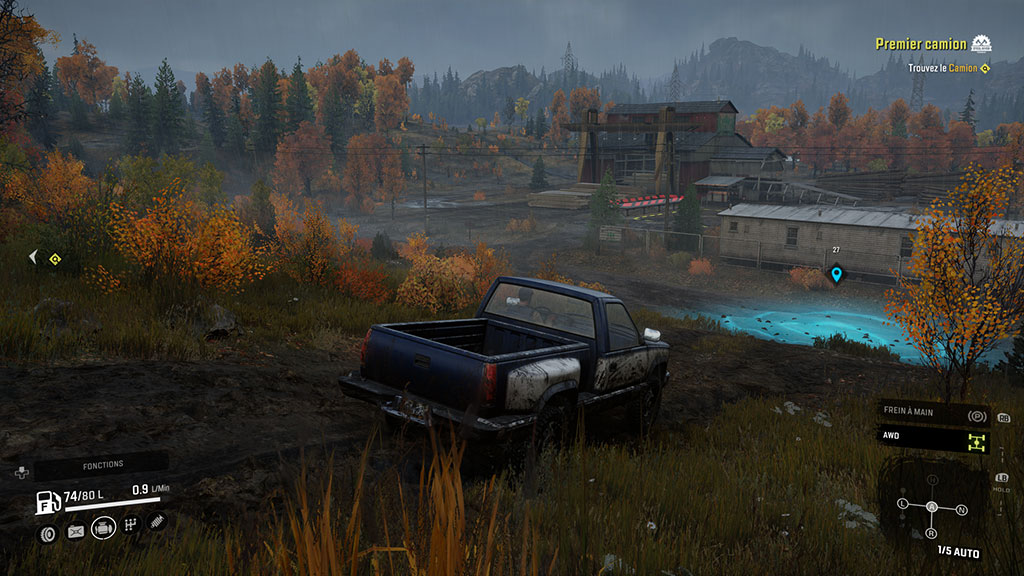Shift to R reverse gear

pos(930,533)
